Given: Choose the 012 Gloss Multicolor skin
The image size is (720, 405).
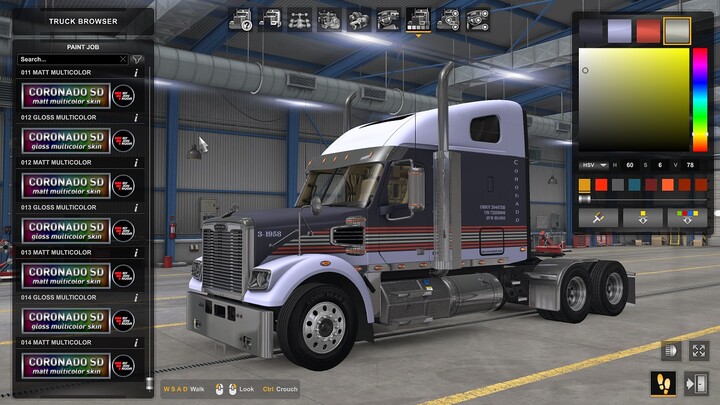Looking at the screenshot, I should (x=77, y=140).
